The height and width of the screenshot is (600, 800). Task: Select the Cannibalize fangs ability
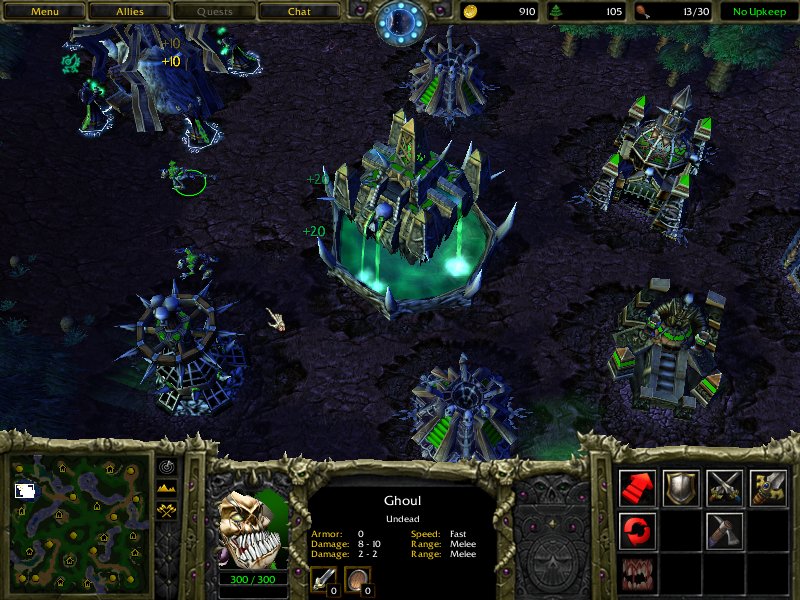[638, 573]
